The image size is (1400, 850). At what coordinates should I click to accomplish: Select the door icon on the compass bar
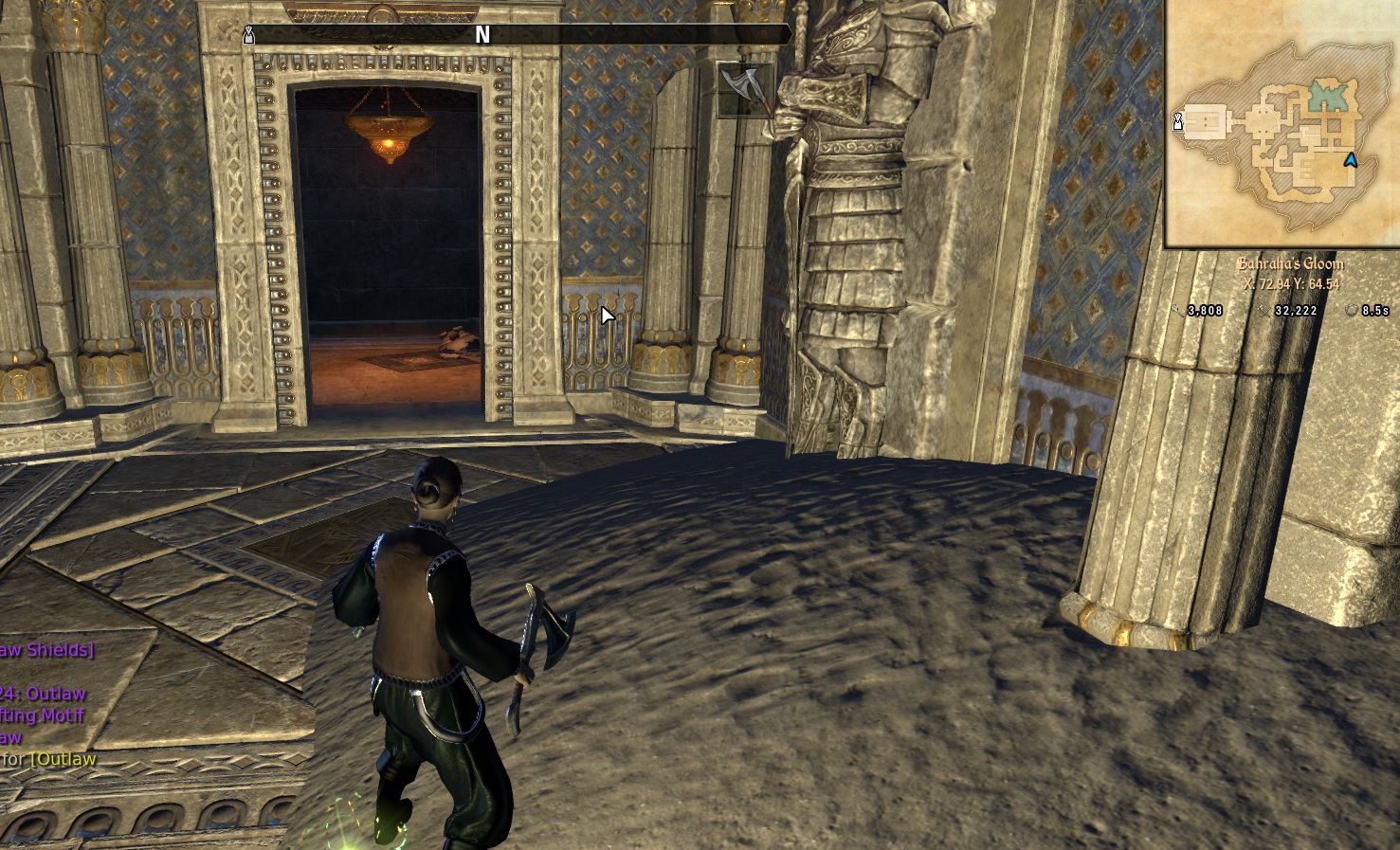click(x=249, y=35)
